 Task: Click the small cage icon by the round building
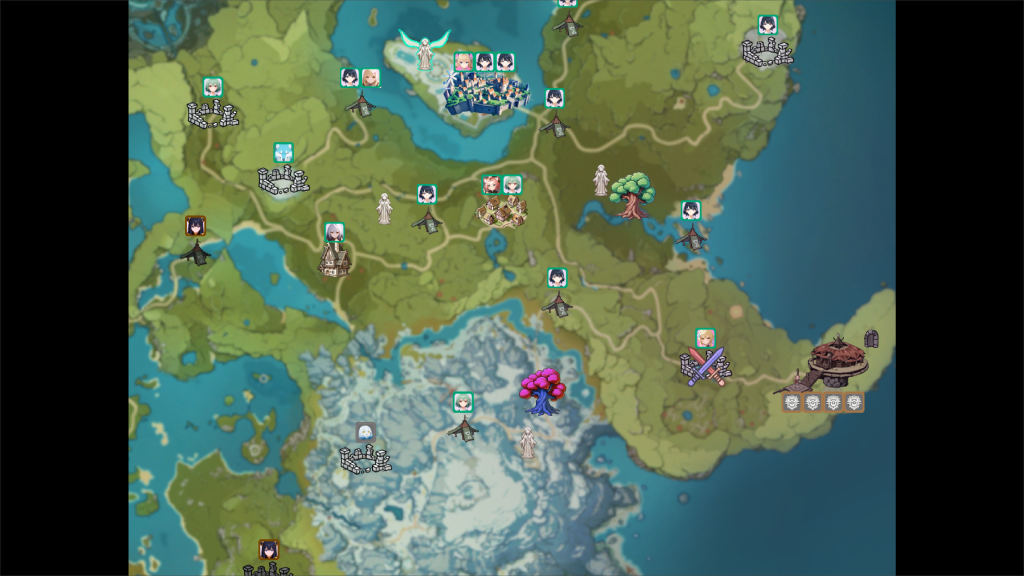[x=871, y=339]
